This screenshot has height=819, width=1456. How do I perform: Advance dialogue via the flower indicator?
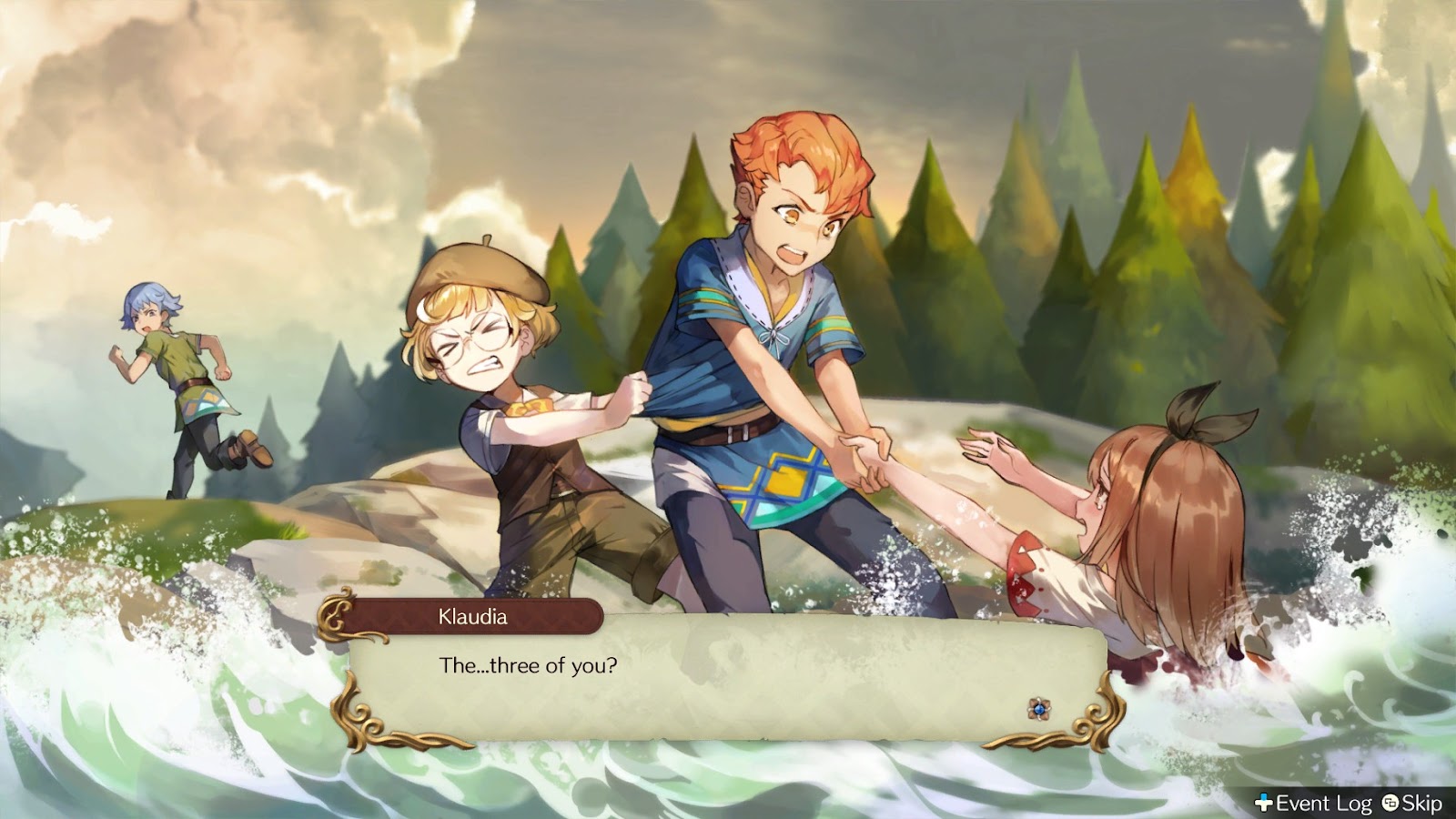click(x=1038, y=708)
